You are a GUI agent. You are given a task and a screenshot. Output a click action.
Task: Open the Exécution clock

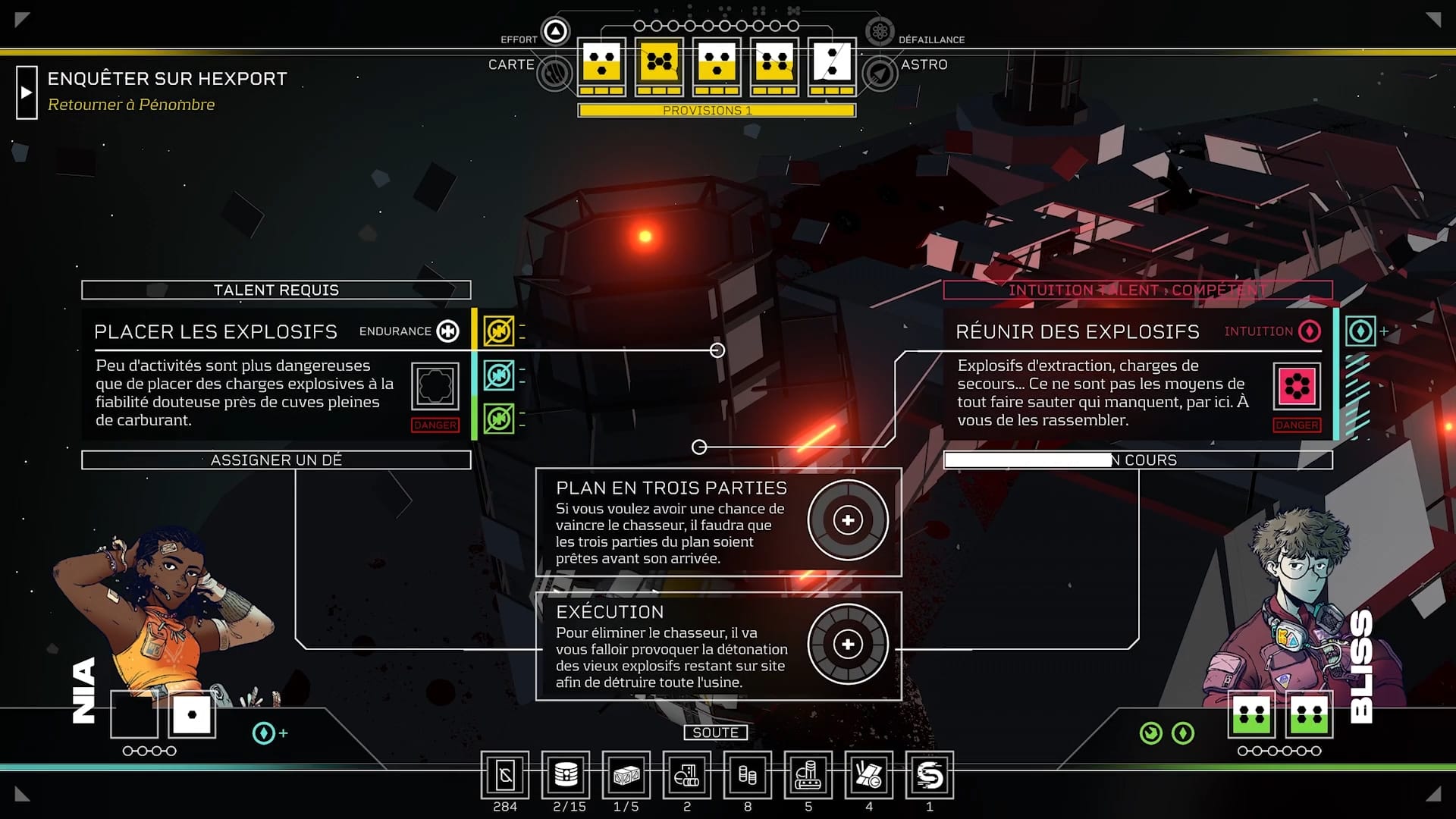tap(848, 645)
